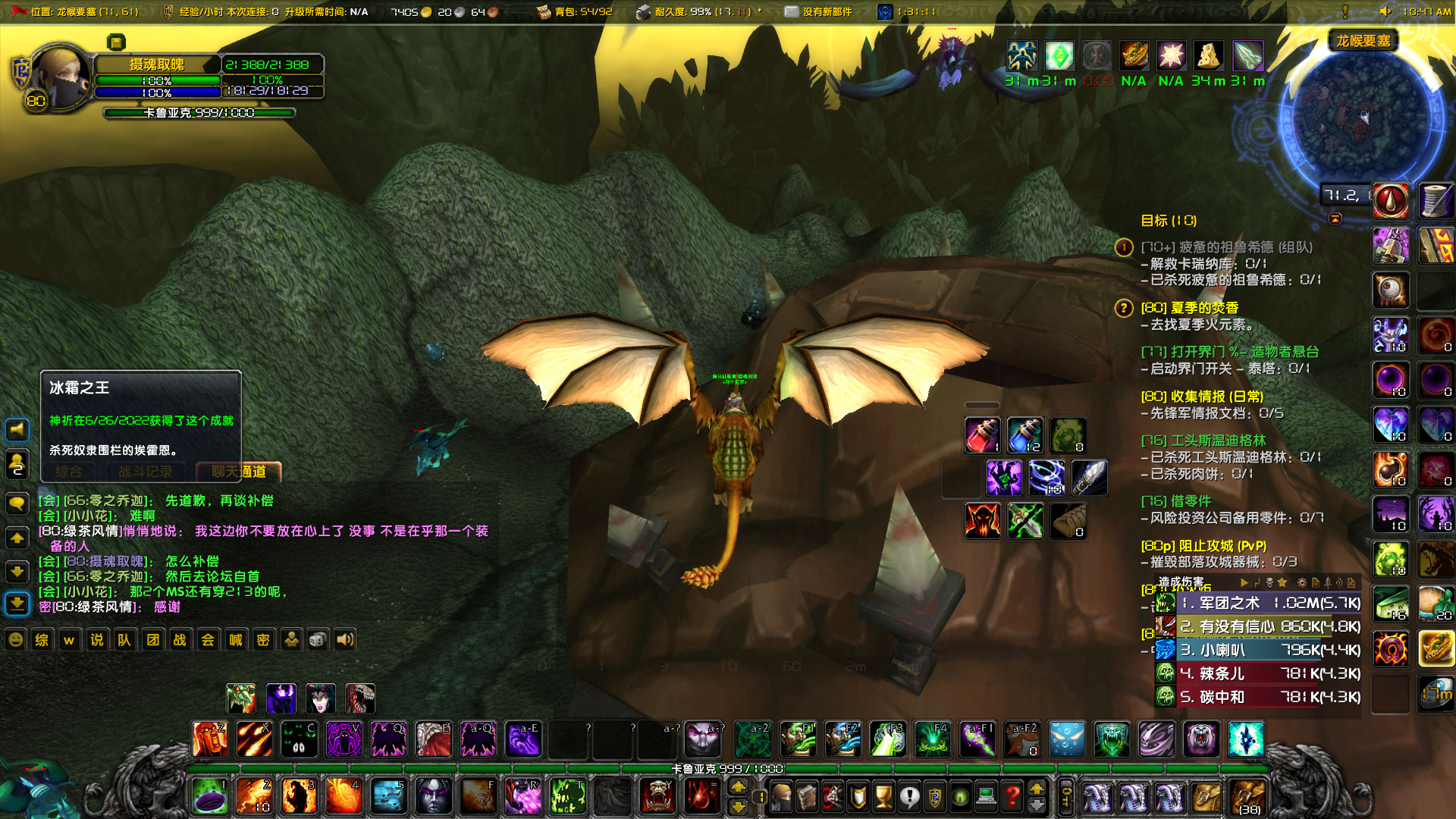Click the 喊 yell channel button
The height and width of the screenshot is (819, 1456).
(235, 639)
